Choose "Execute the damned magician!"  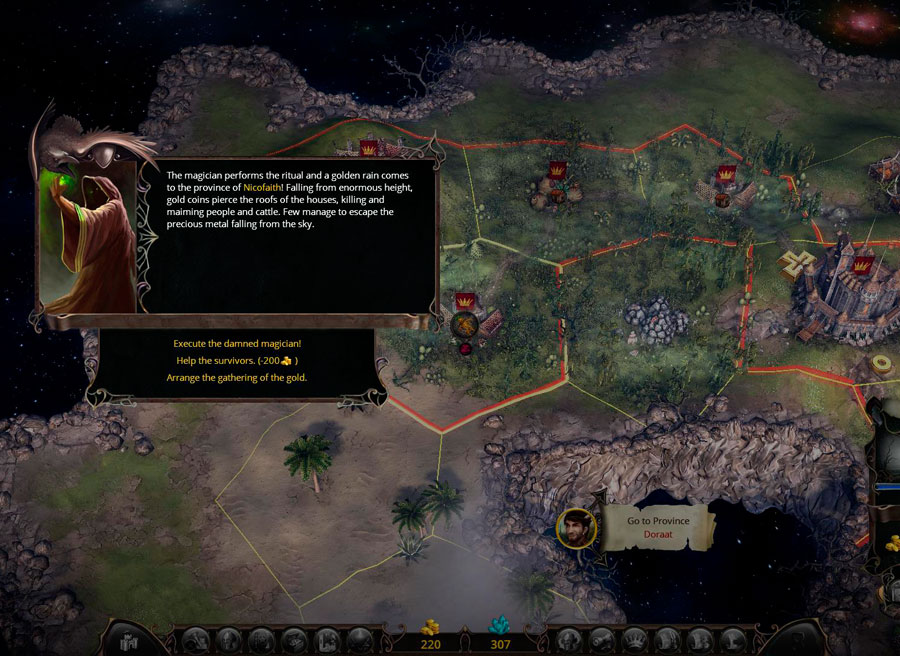point(236,343)
